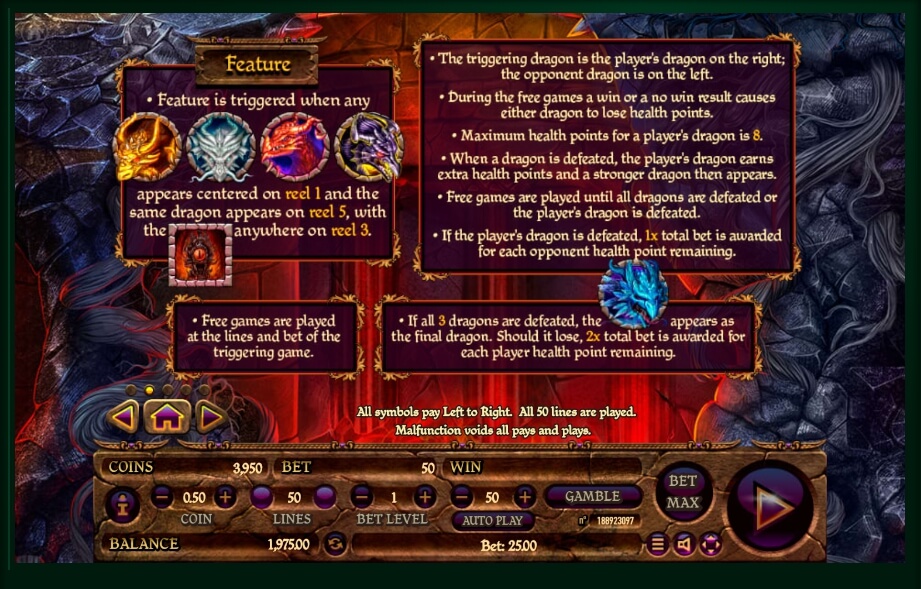Viewport: 921px width, 589px height.
Task: Decrease the bet level
Action: [362, 497]
